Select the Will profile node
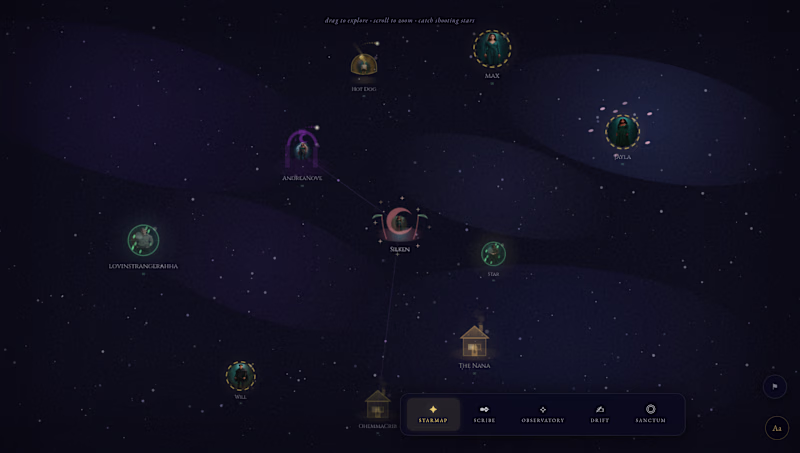The height and width of the screenshot is (453, 800). (240, 376)
